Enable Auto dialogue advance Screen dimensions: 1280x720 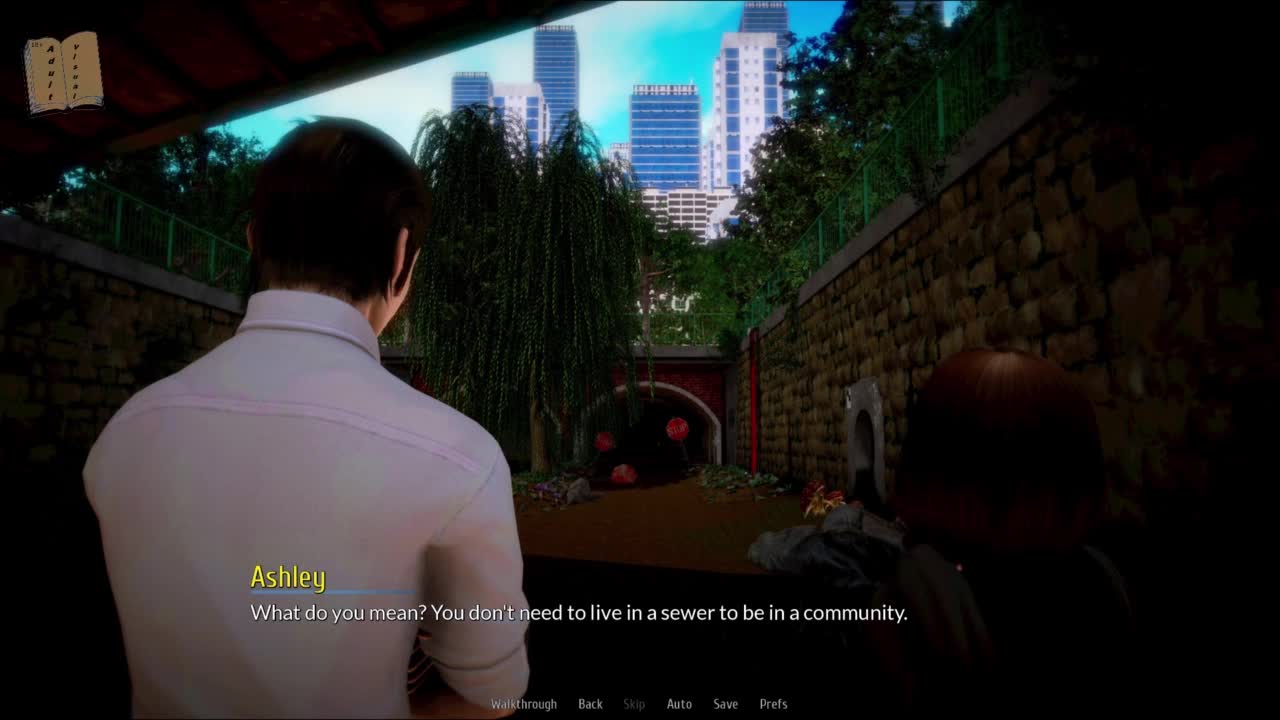[679, 704]
